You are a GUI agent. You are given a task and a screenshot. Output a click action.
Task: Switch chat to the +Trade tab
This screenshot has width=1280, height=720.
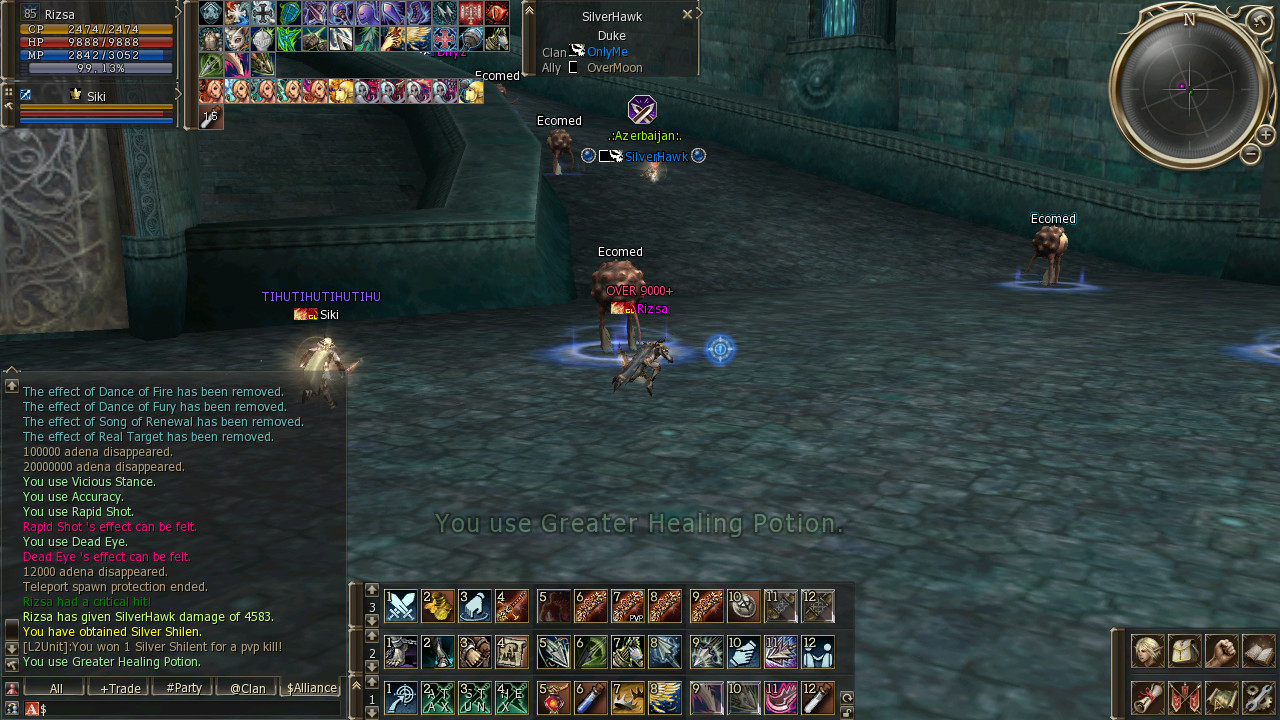point(118,688)
